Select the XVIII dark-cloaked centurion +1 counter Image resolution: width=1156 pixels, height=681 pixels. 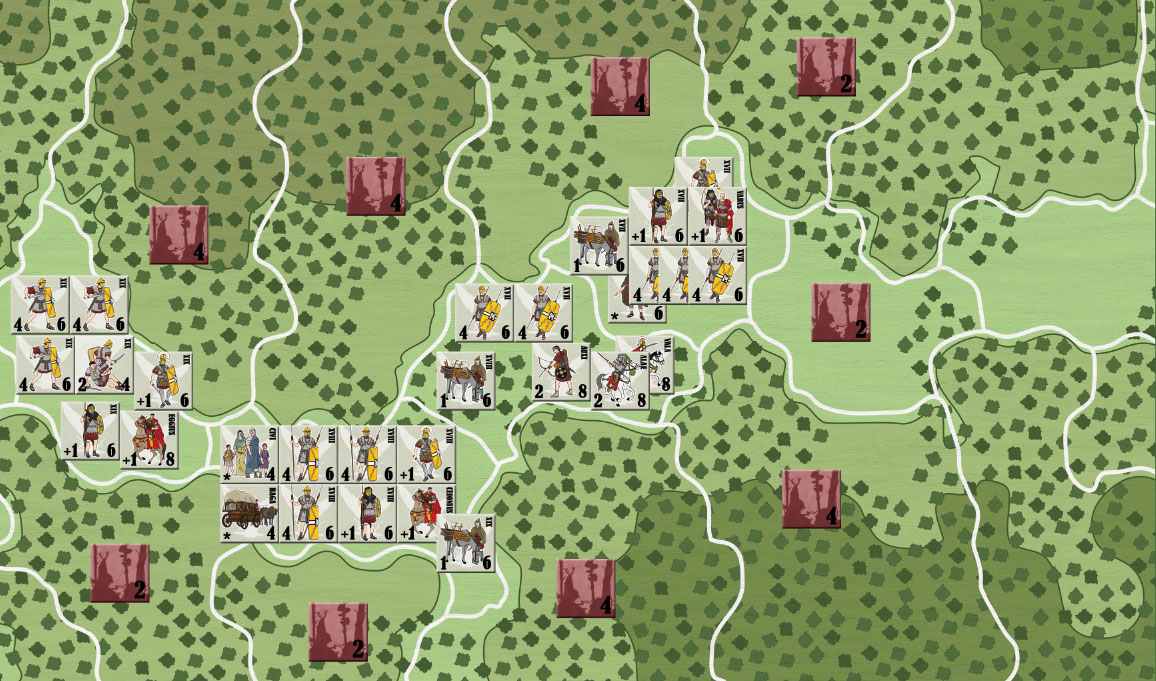367,514
